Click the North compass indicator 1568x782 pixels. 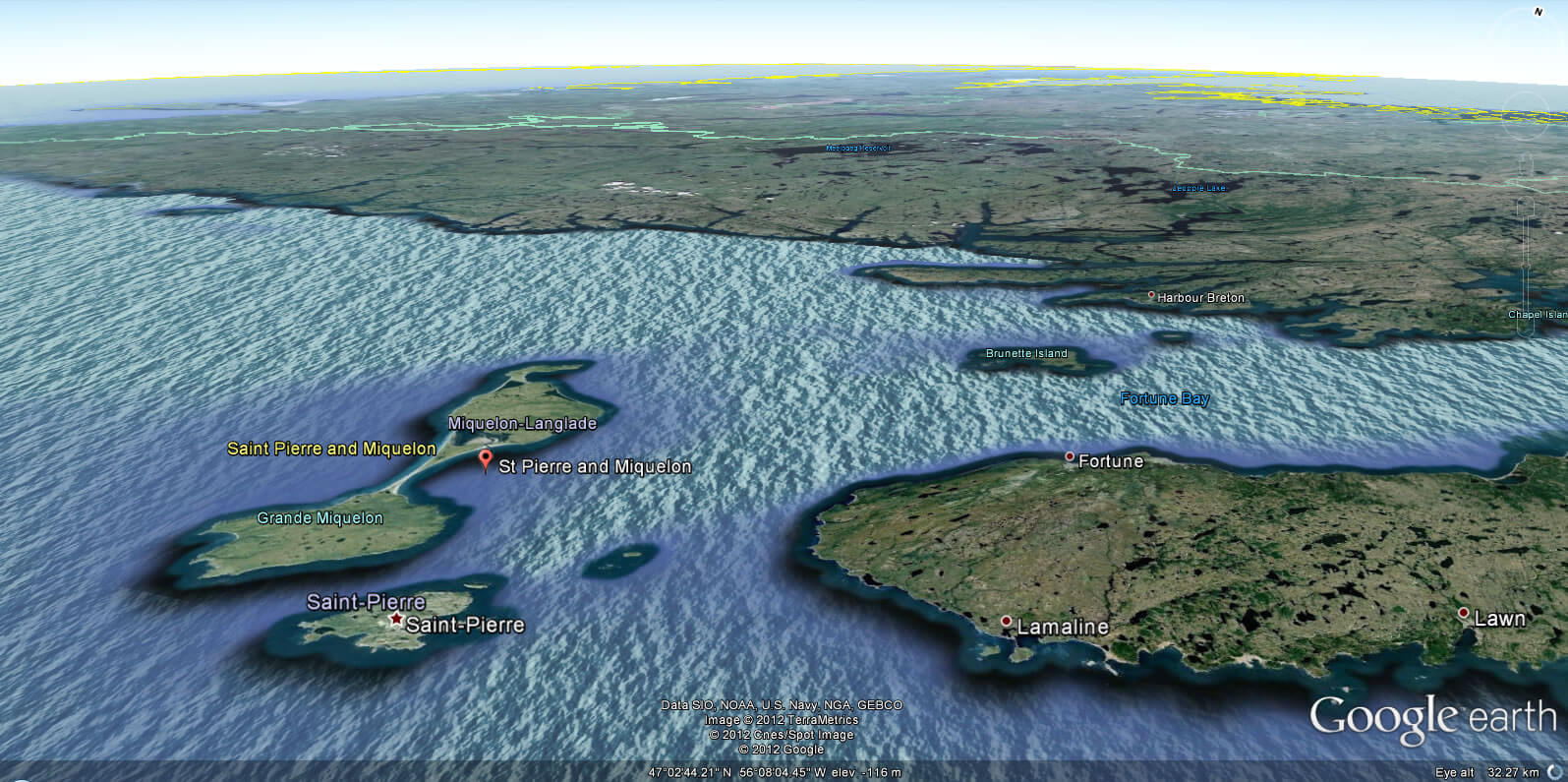[x=1539, y=11]
